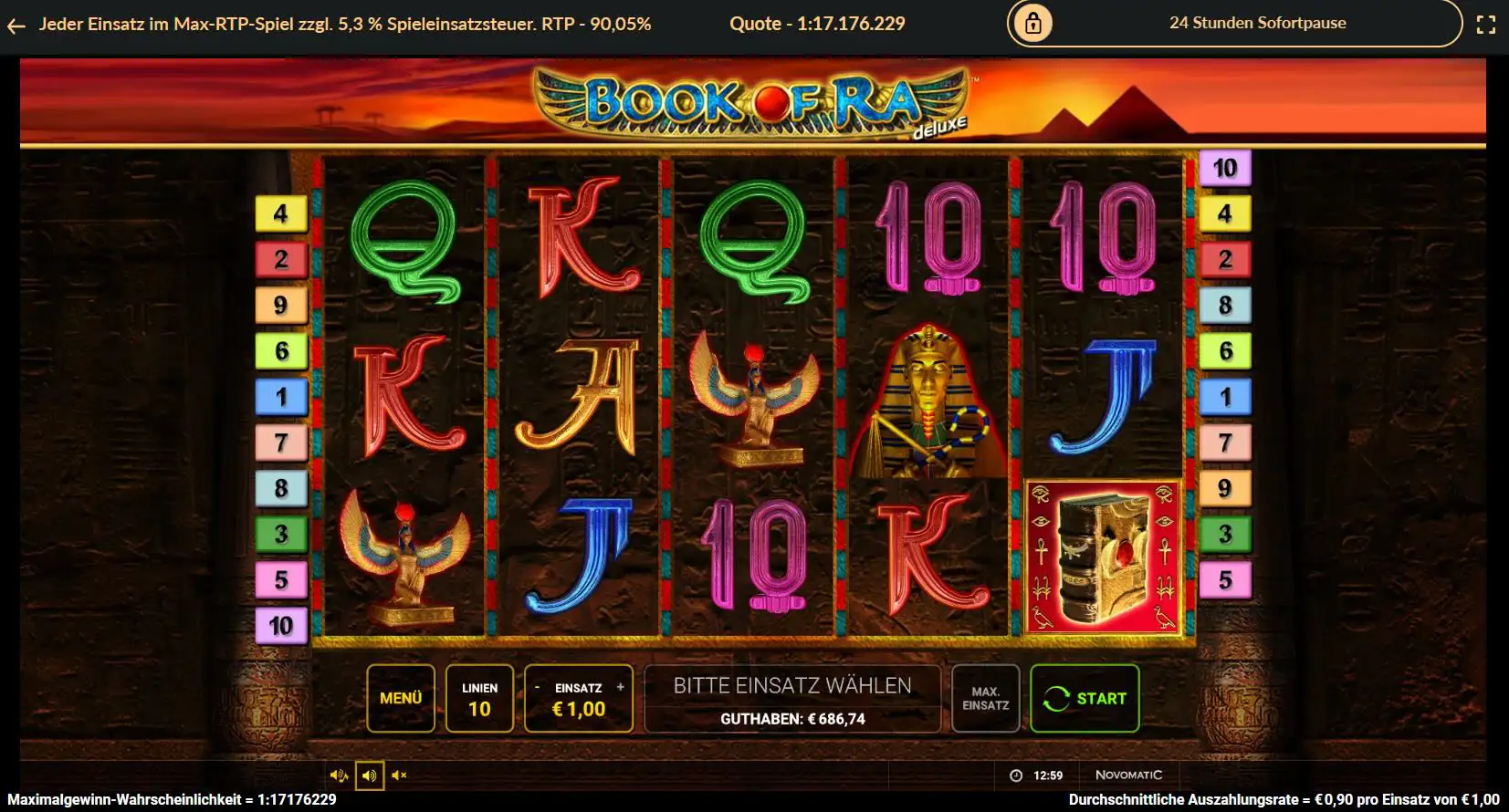Click MAX. EINSATZ to bet maximum
Viewport: 1509px width, 812px height.
987,699
